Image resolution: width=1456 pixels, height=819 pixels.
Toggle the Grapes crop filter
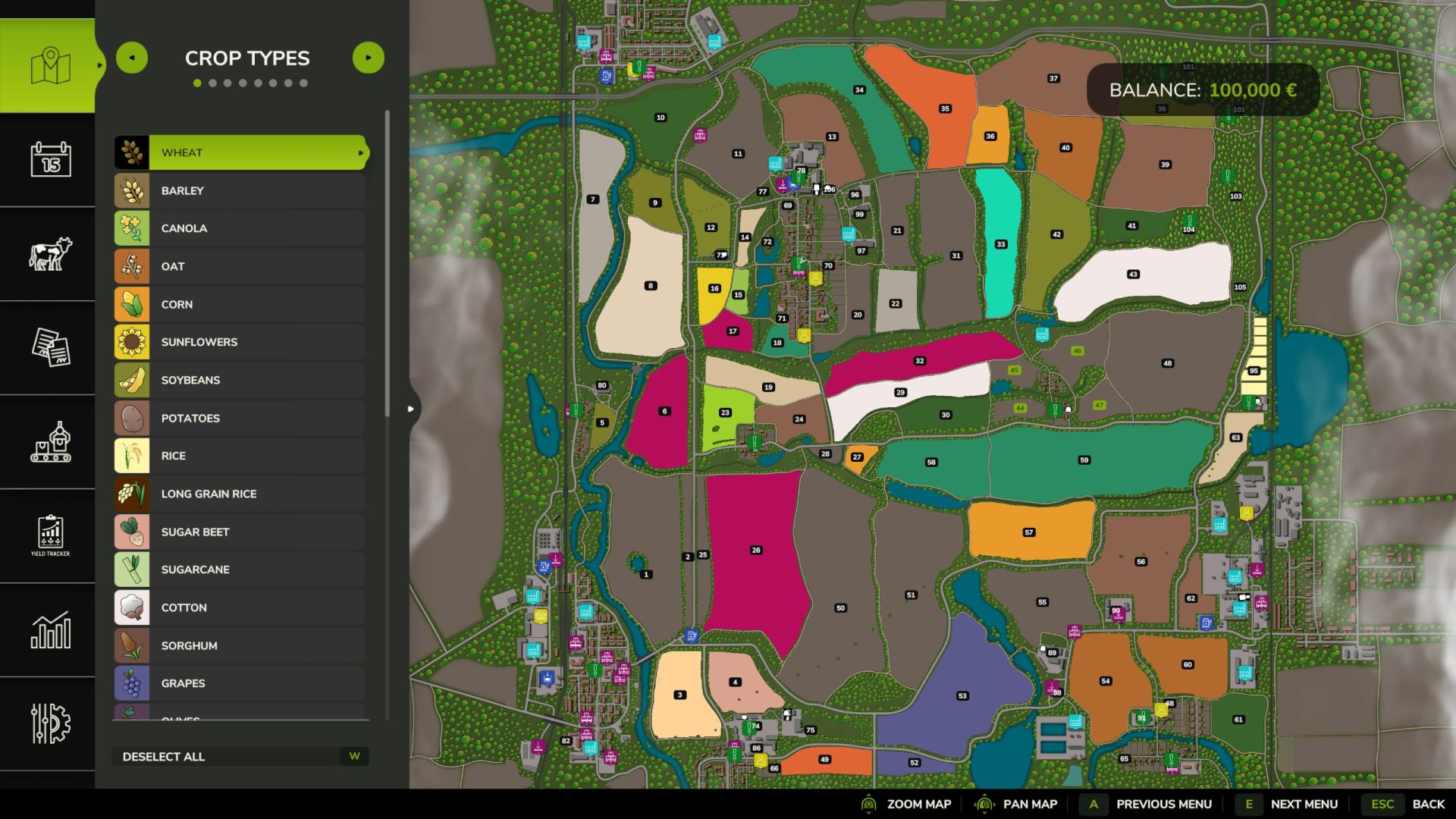pos(240,683)
